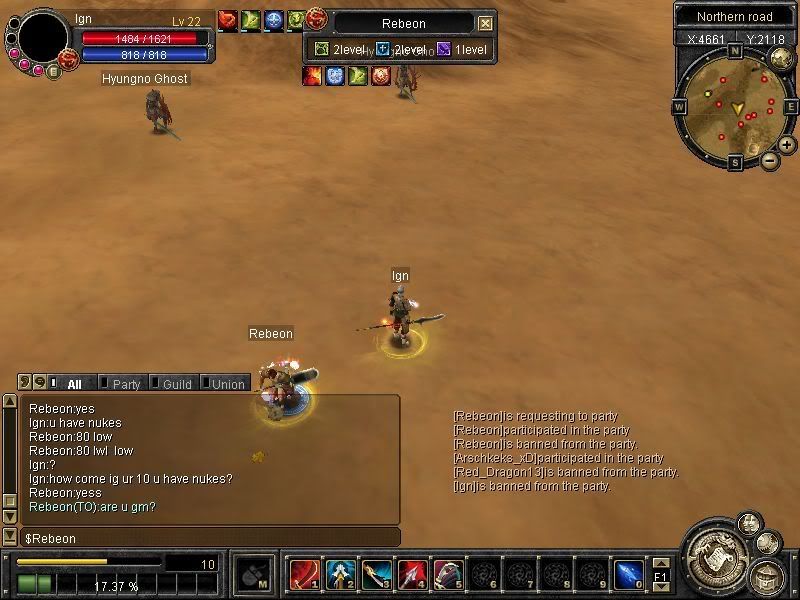Close the Rebeon target window
This screenshot has width=800, height=600.
coord(485,23)
